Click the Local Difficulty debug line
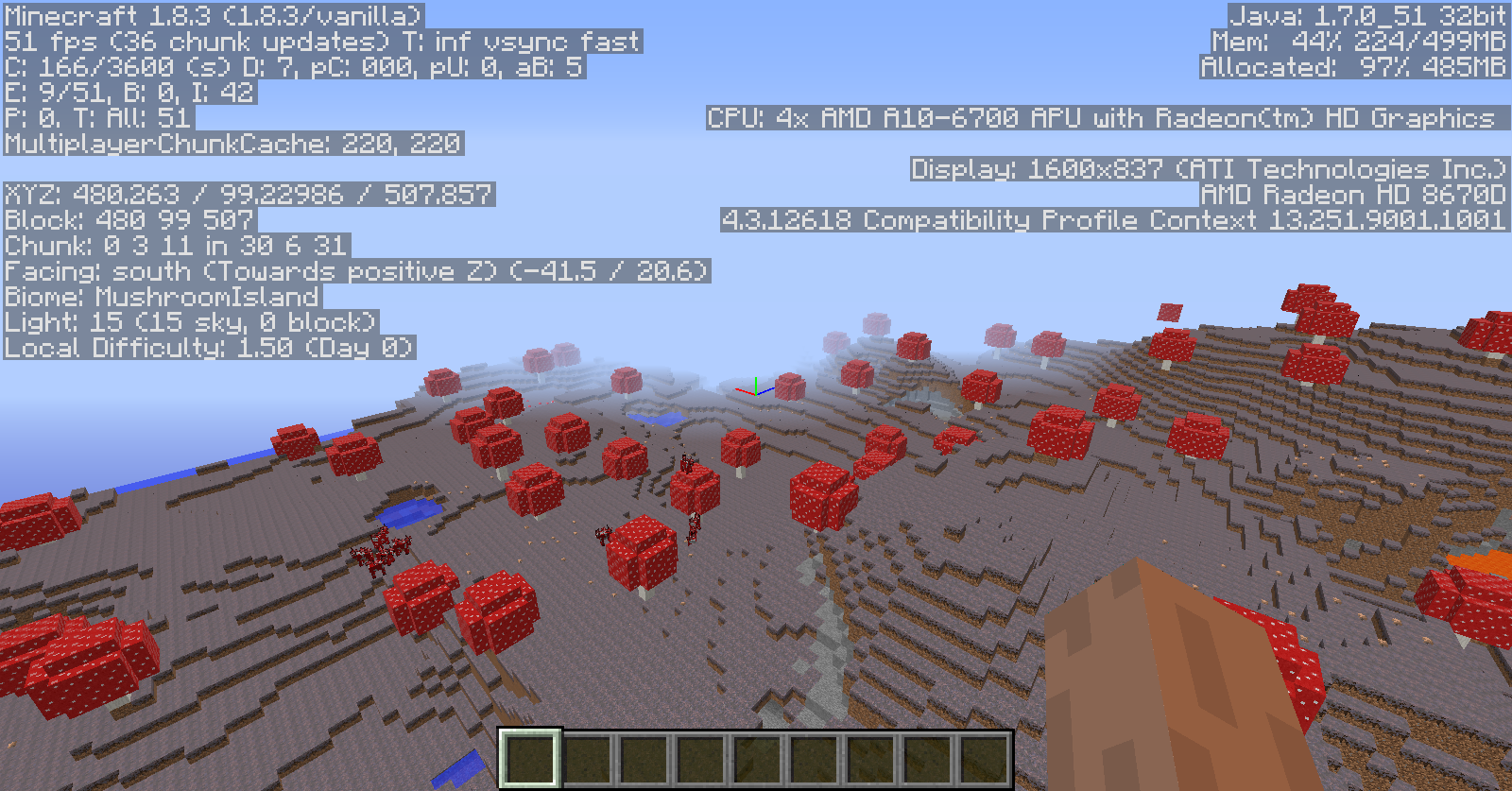 (x=208, y=348)
